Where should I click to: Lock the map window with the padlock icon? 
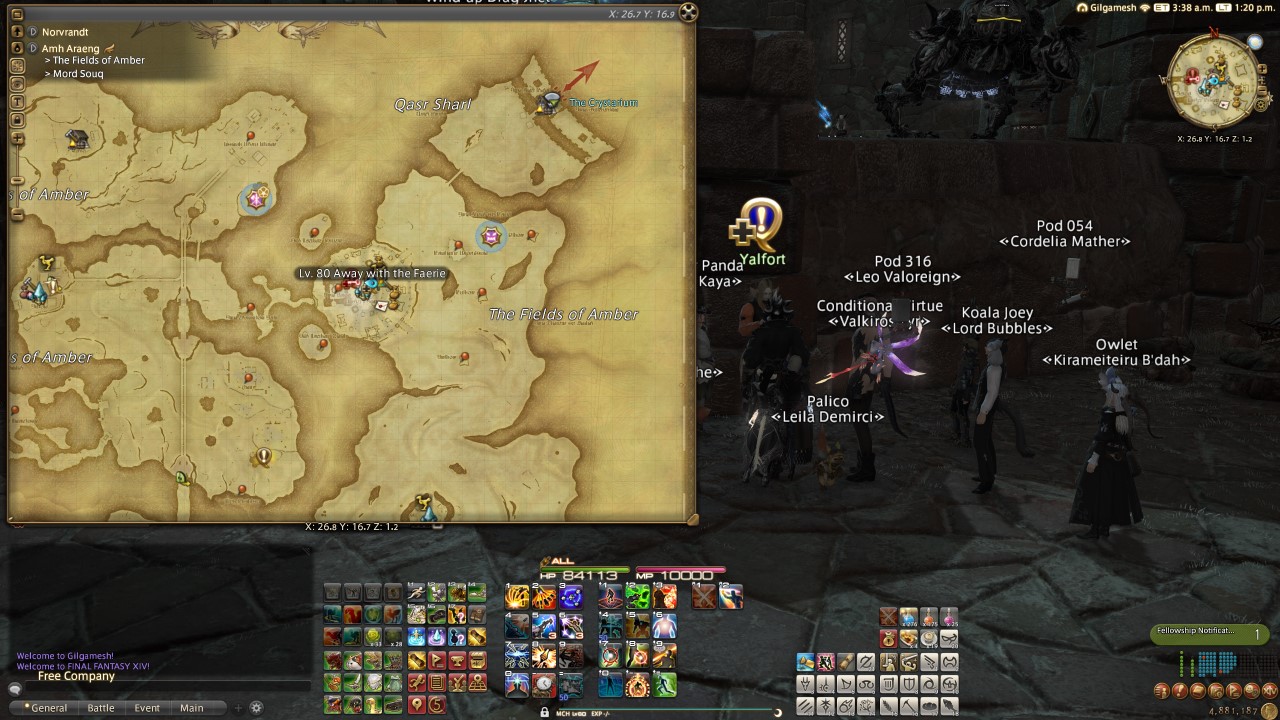(17, 118)
